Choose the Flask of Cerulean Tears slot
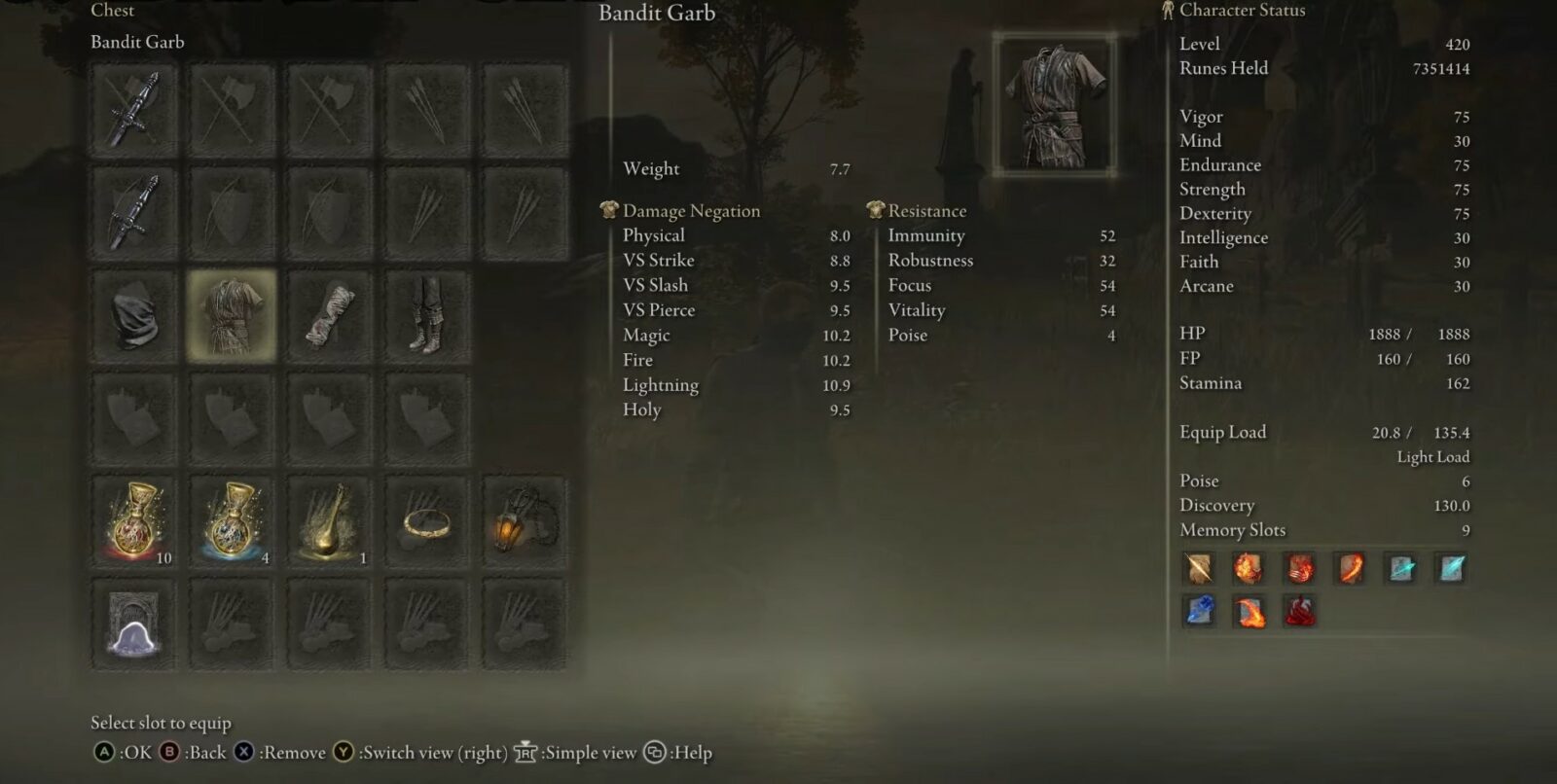1557x784 pixels. pos(232,522)
